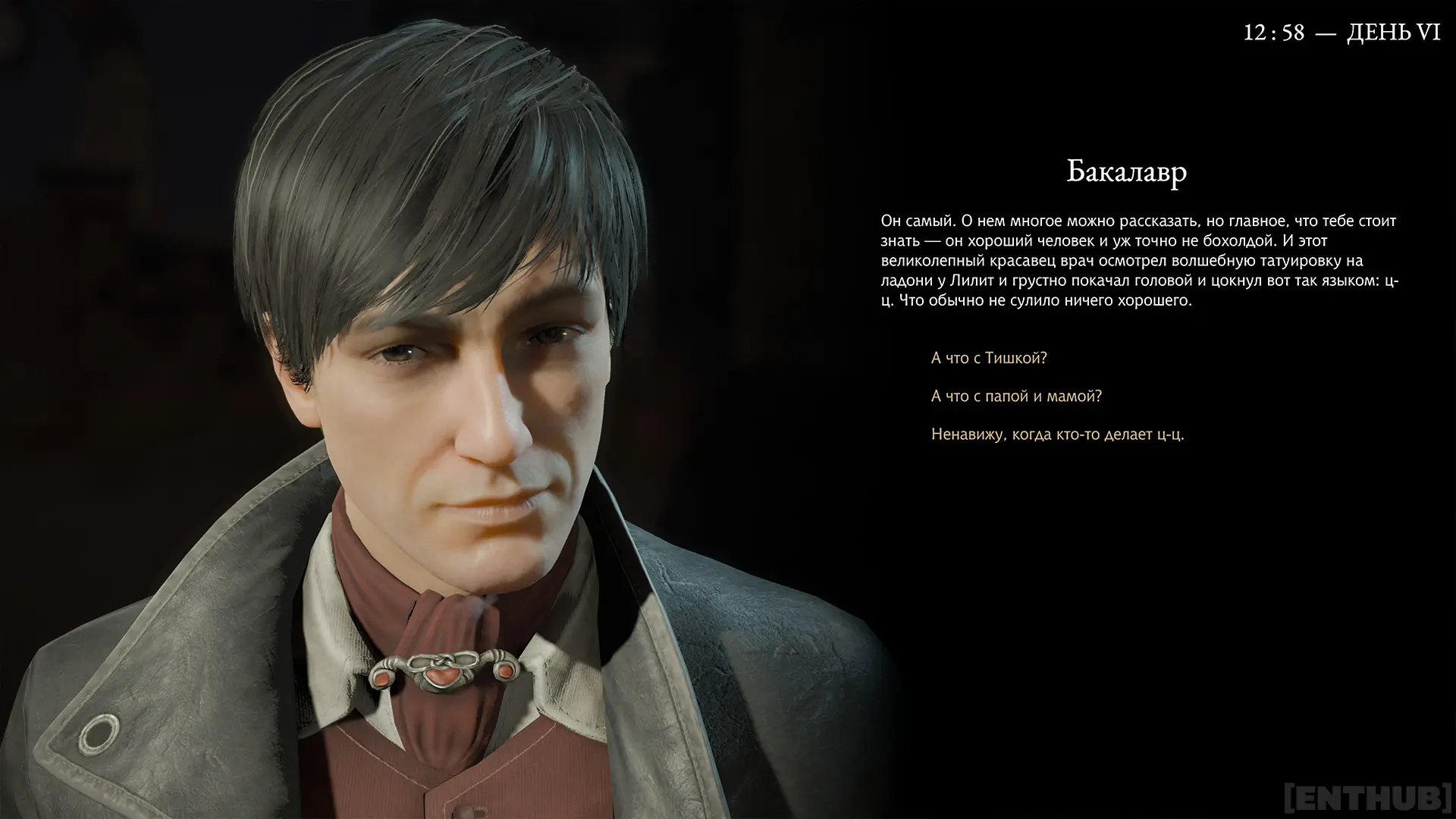
Task: Select the reply "А что с папой и мамой?"
Action: [x=1016, y=396]
